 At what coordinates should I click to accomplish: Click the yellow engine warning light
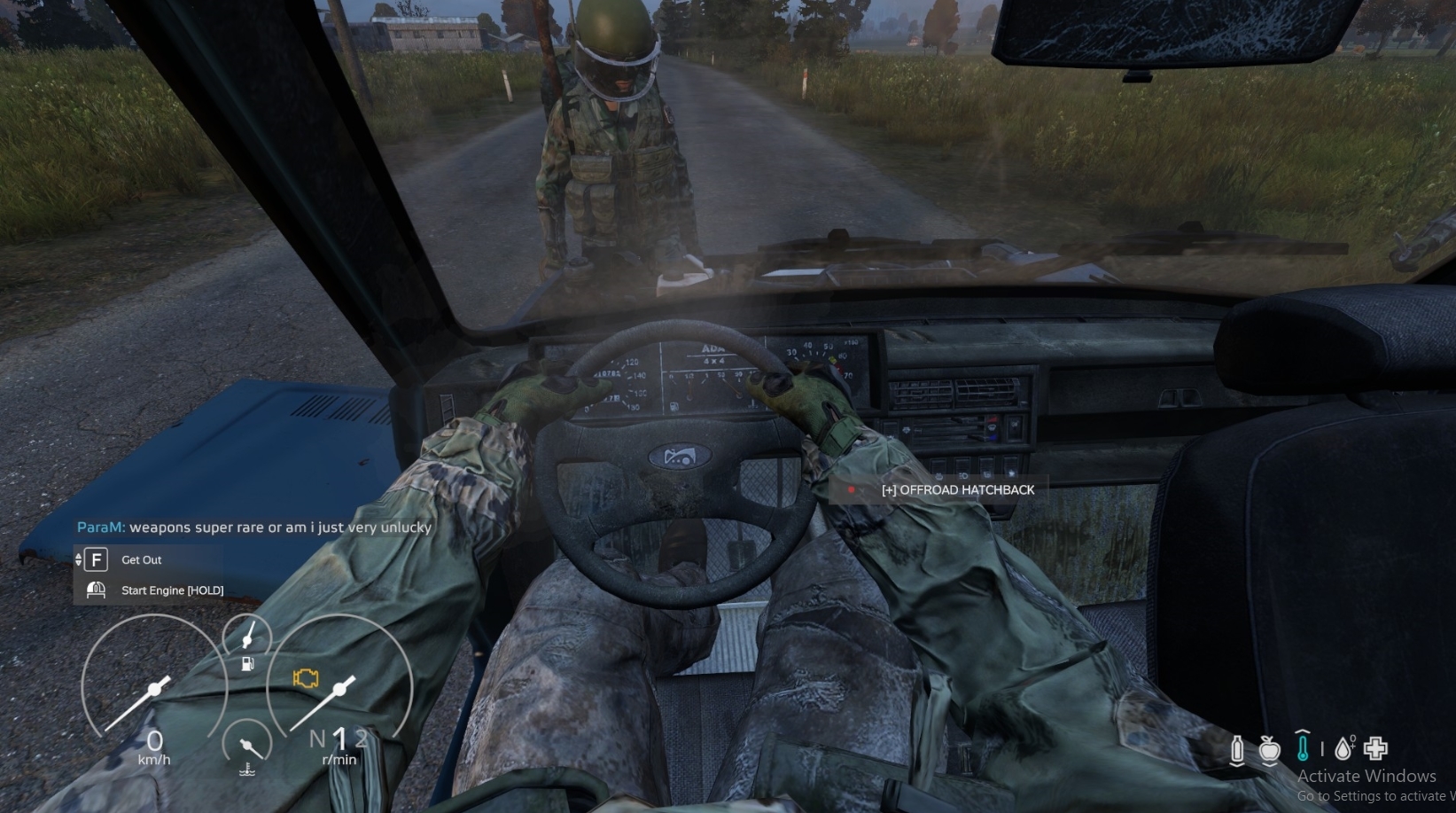(x=306, y=677)
